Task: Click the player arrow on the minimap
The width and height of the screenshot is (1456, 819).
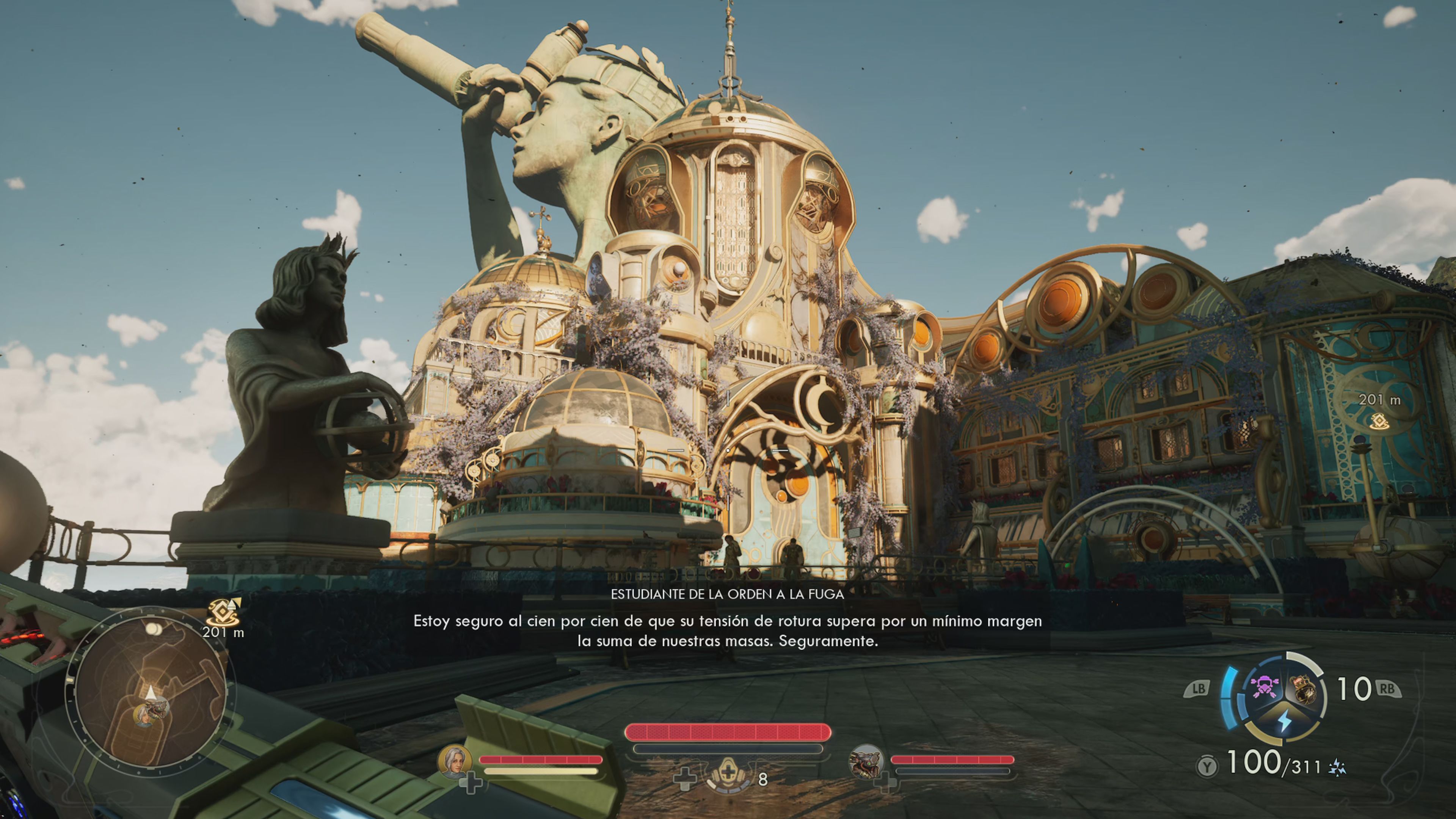Action: (x=151, y=692)
